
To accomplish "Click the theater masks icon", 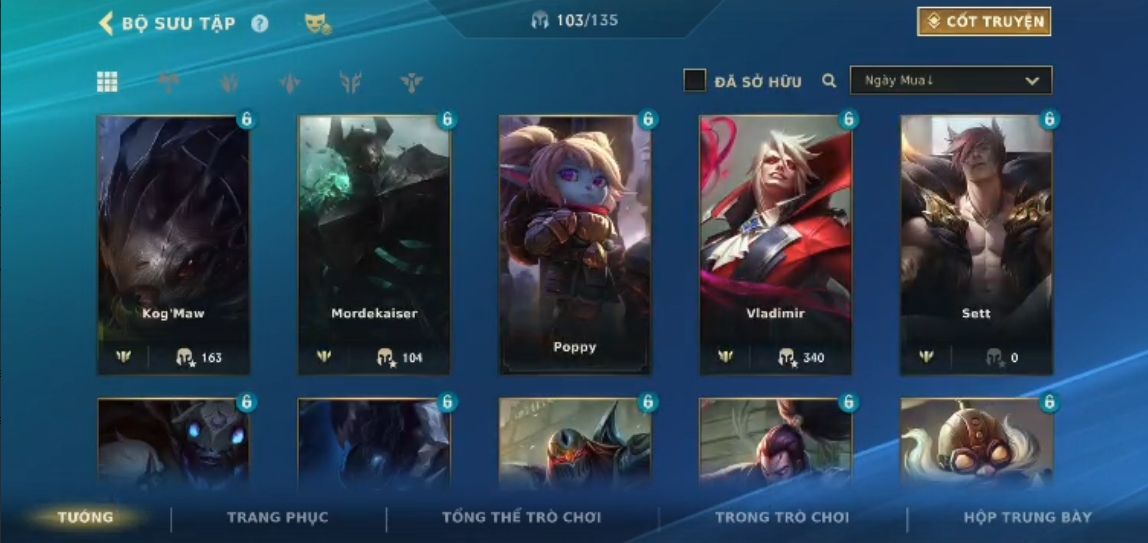I will (317, 24).
